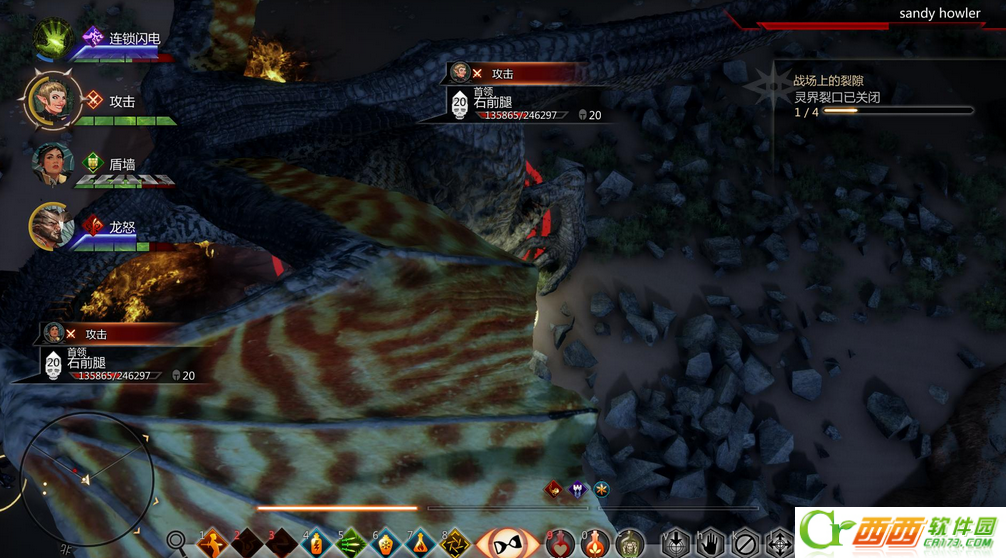The height and width of the screenshot is (558, 1006).
Task: Use the orange flame potion slot
Action: 595,543
